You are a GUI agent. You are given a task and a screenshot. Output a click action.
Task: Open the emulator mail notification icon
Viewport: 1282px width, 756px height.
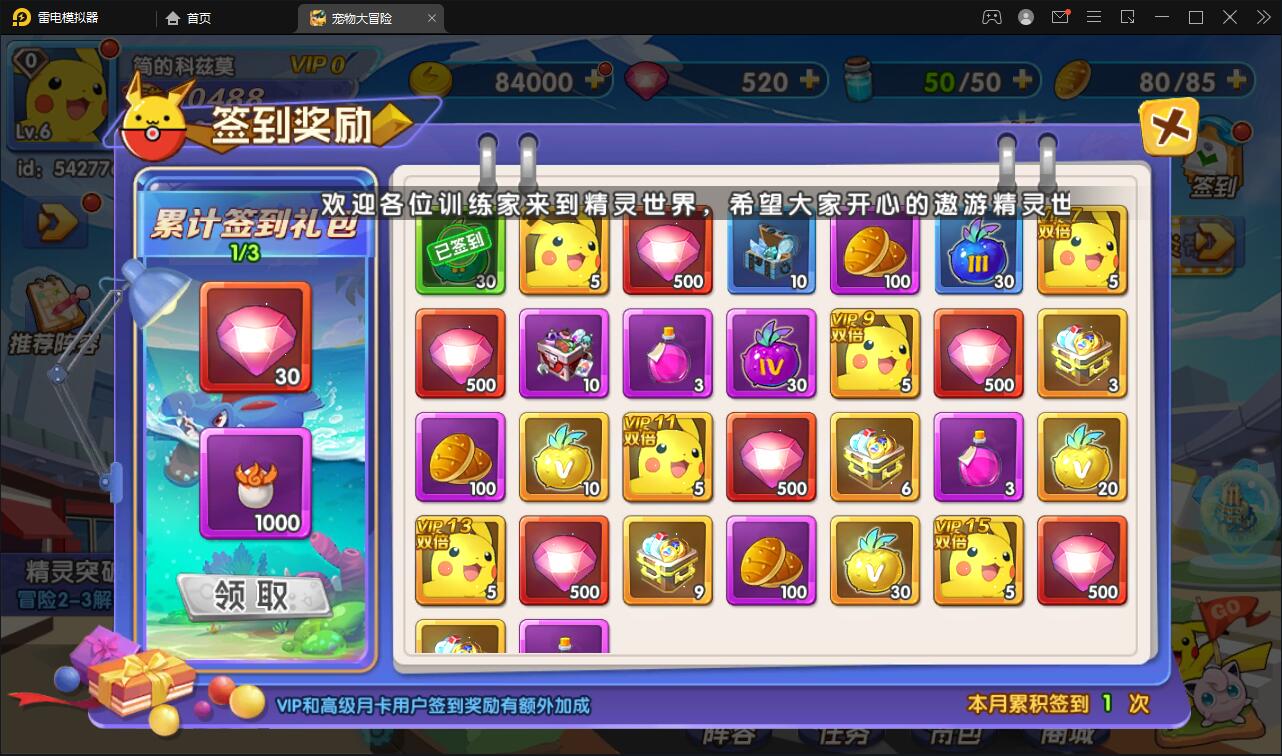click(1060, 17)
